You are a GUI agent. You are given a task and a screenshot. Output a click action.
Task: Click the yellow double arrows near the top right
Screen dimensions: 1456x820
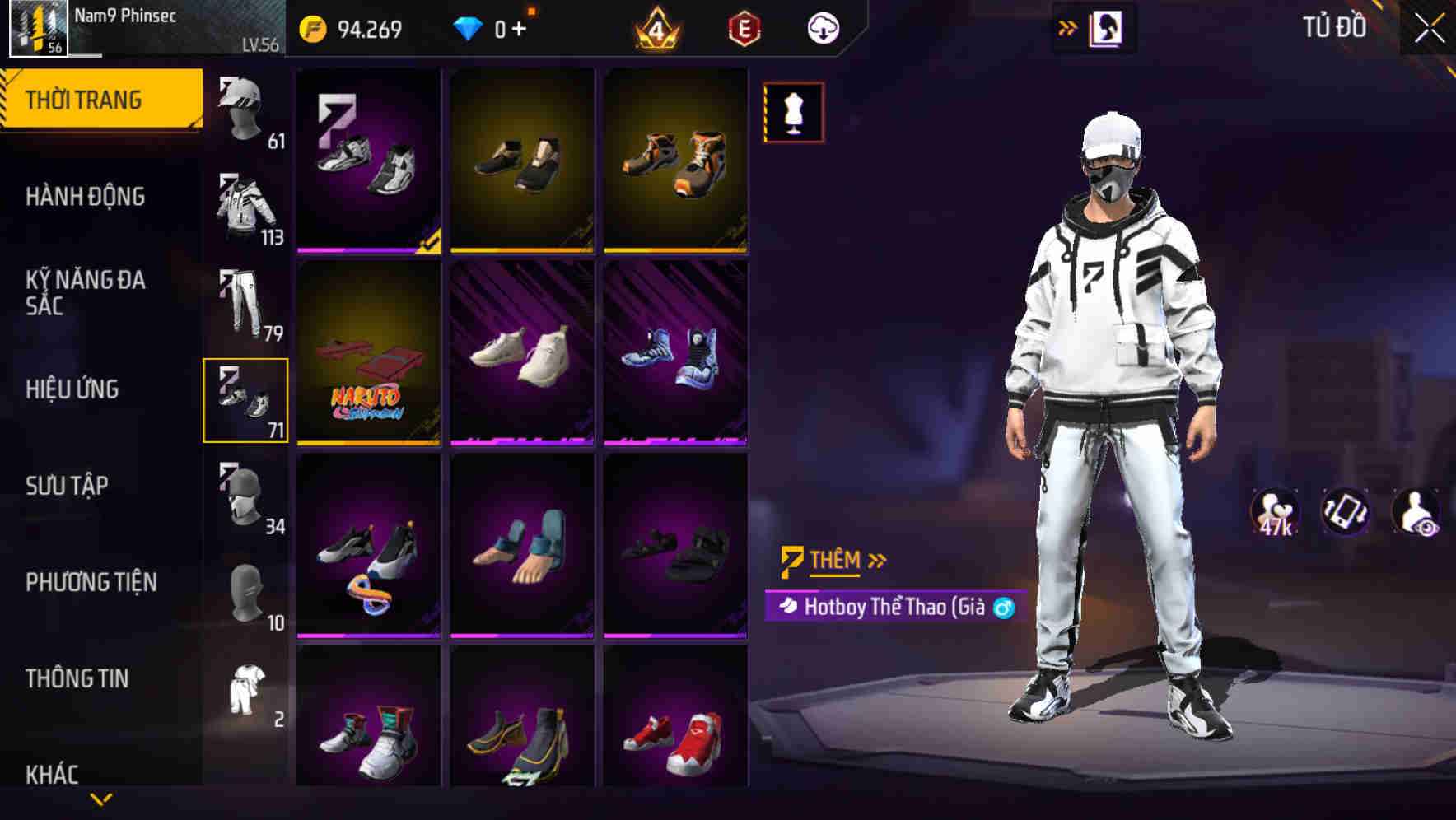click(x=1067, y=26)
